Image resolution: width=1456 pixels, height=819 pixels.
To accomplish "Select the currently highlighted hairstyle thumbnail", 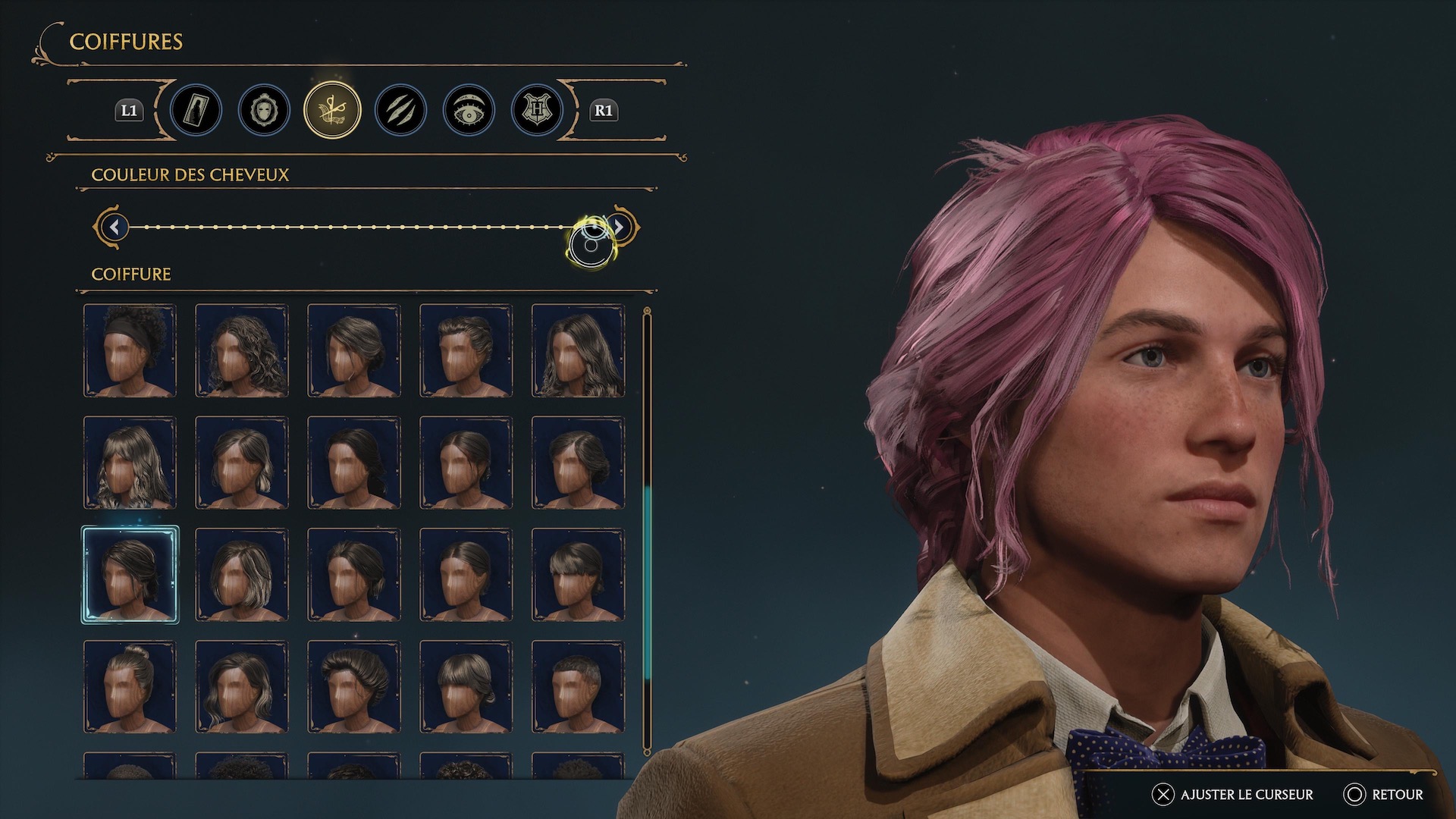I will 130,574.
